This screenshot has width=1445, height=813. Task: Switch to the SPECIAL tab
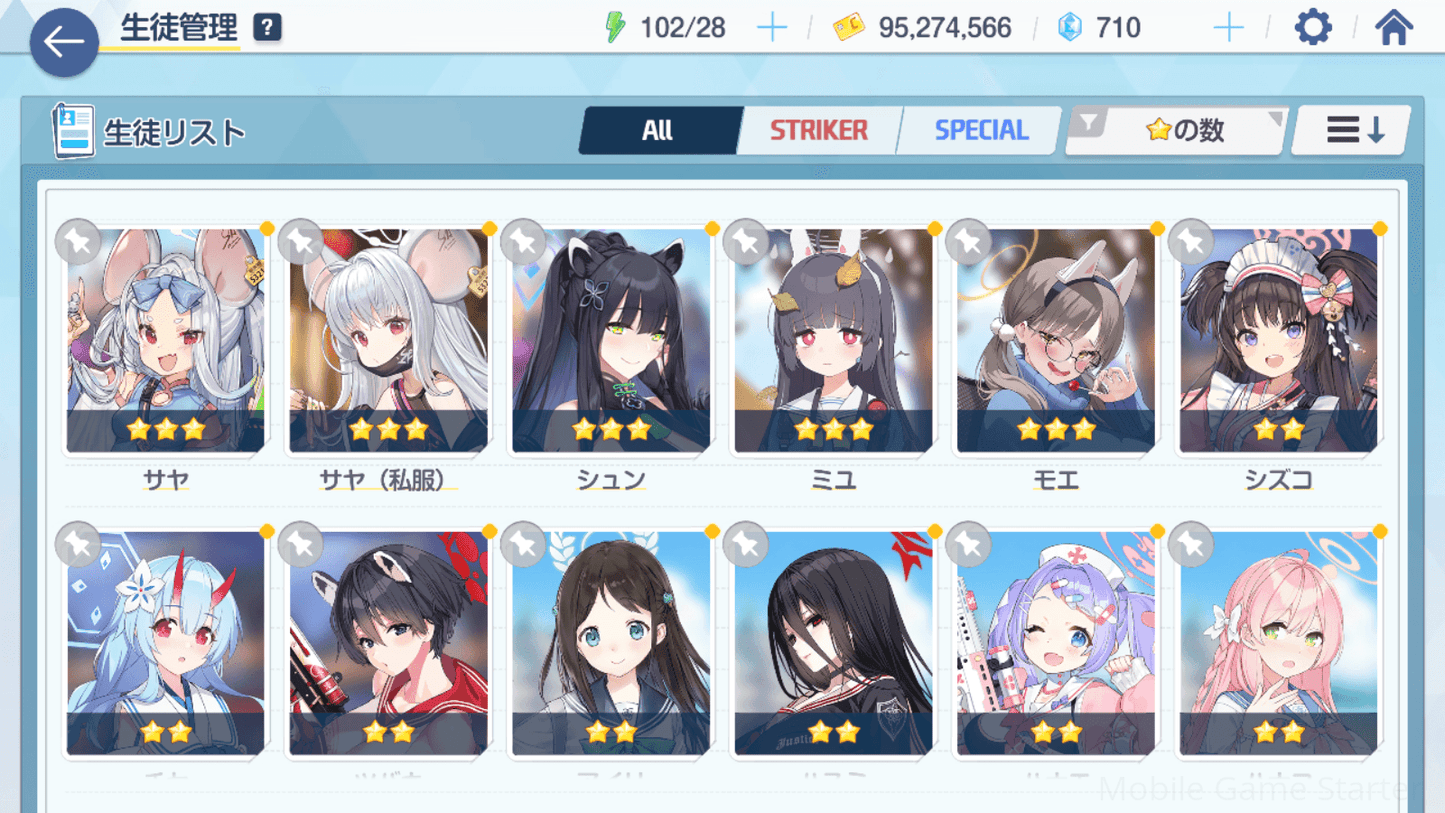[980, 130]
